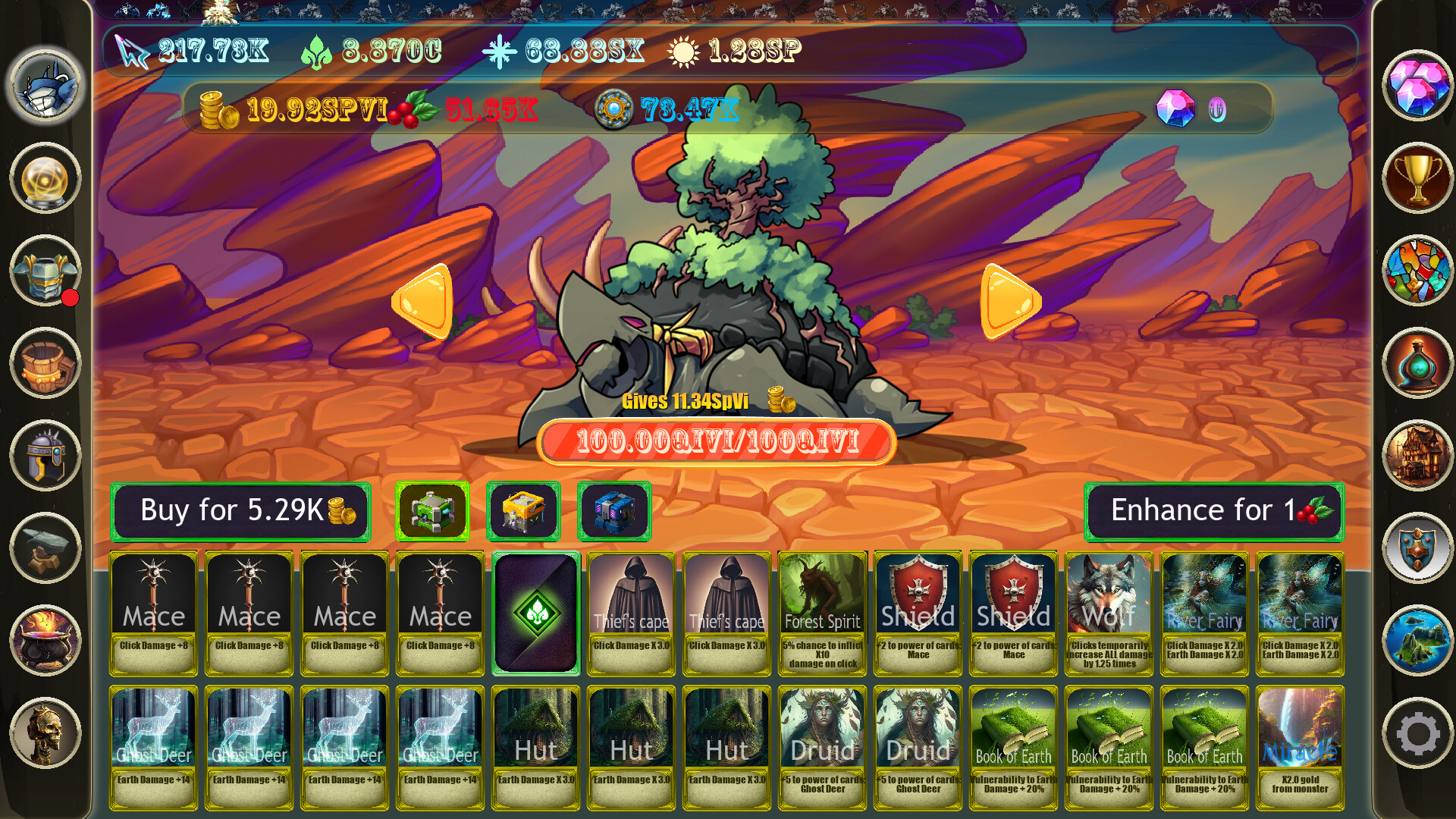Select the green cube chest
Viewport: 1456px width, 819px height.
[x=432, y=510]
